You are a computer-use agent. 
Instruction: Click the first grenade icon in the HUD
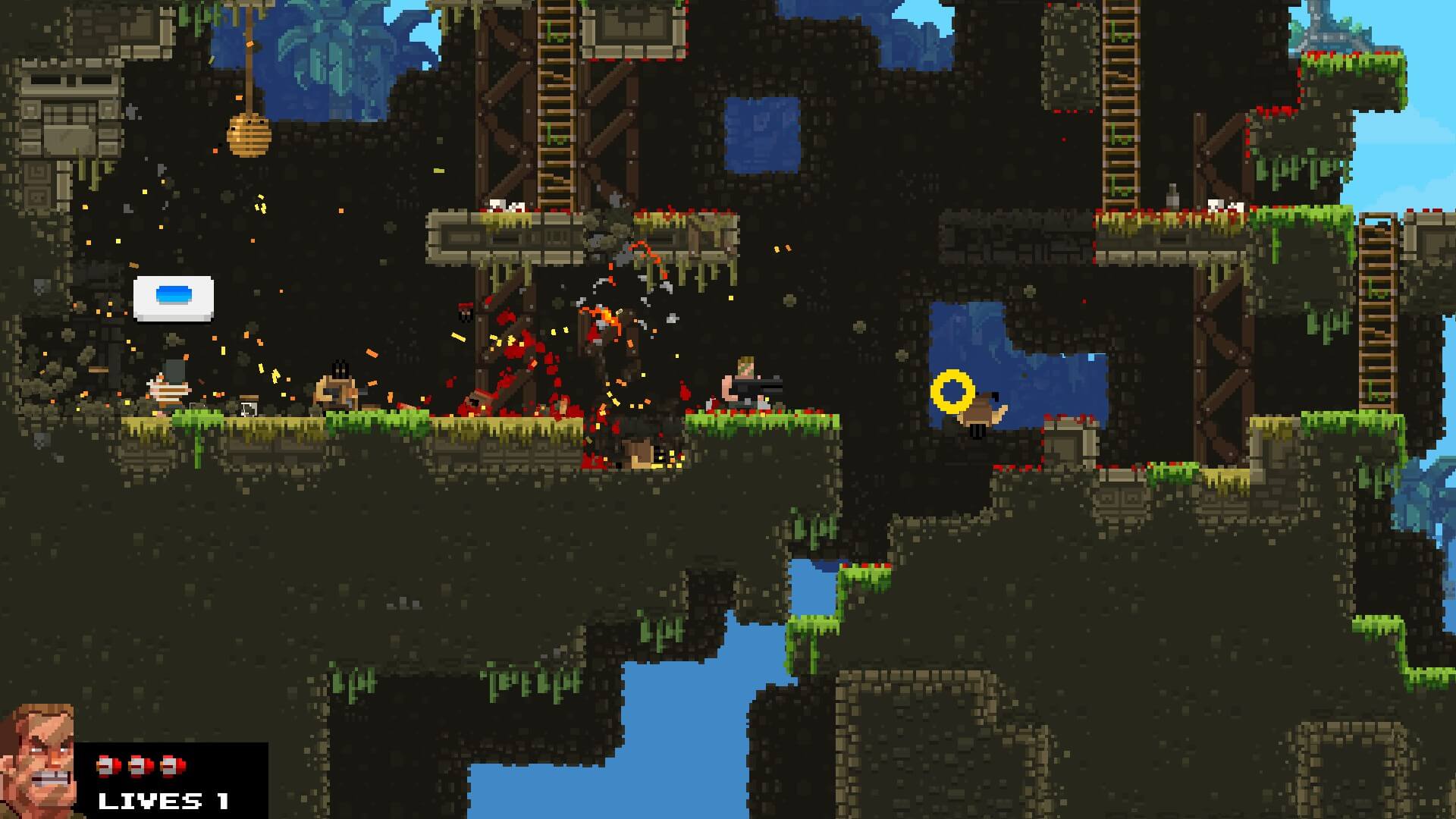pos(106,766)
